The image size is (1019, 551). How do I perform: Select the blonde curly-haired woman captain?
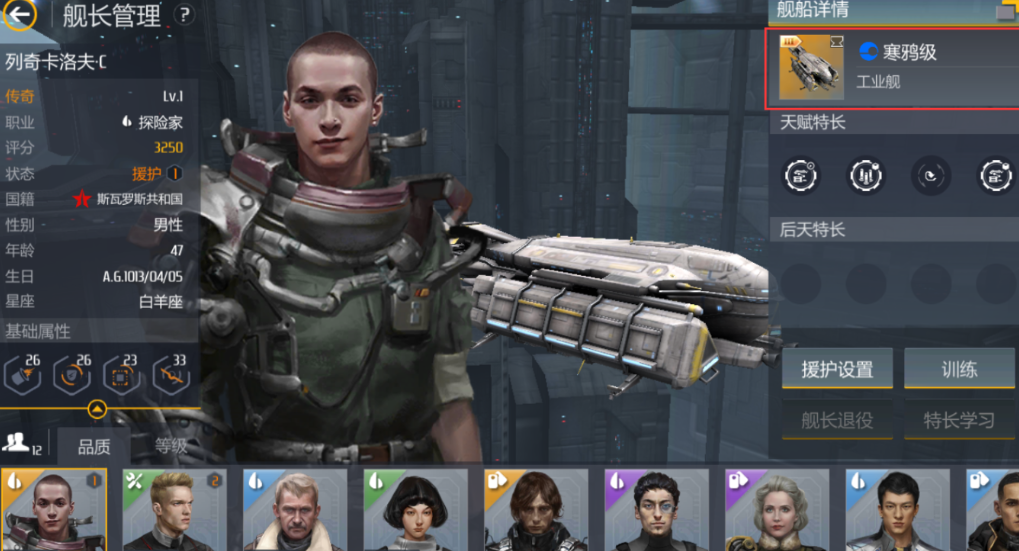(776, 510)
